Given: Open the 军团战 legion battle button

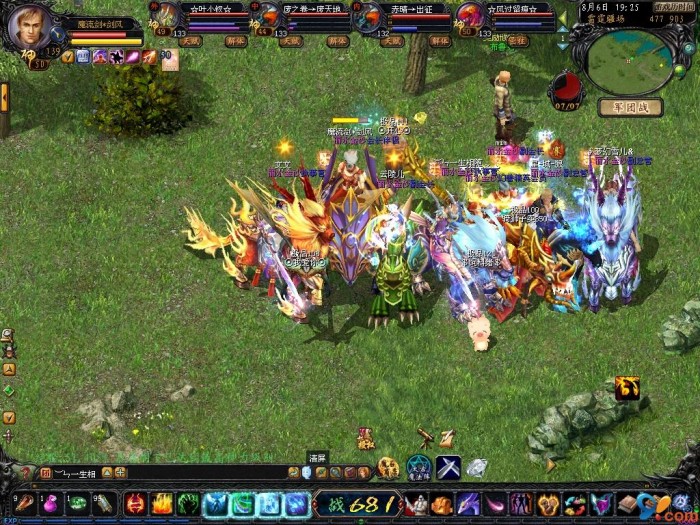Looking at the screenshot, I should pos(630,107).
